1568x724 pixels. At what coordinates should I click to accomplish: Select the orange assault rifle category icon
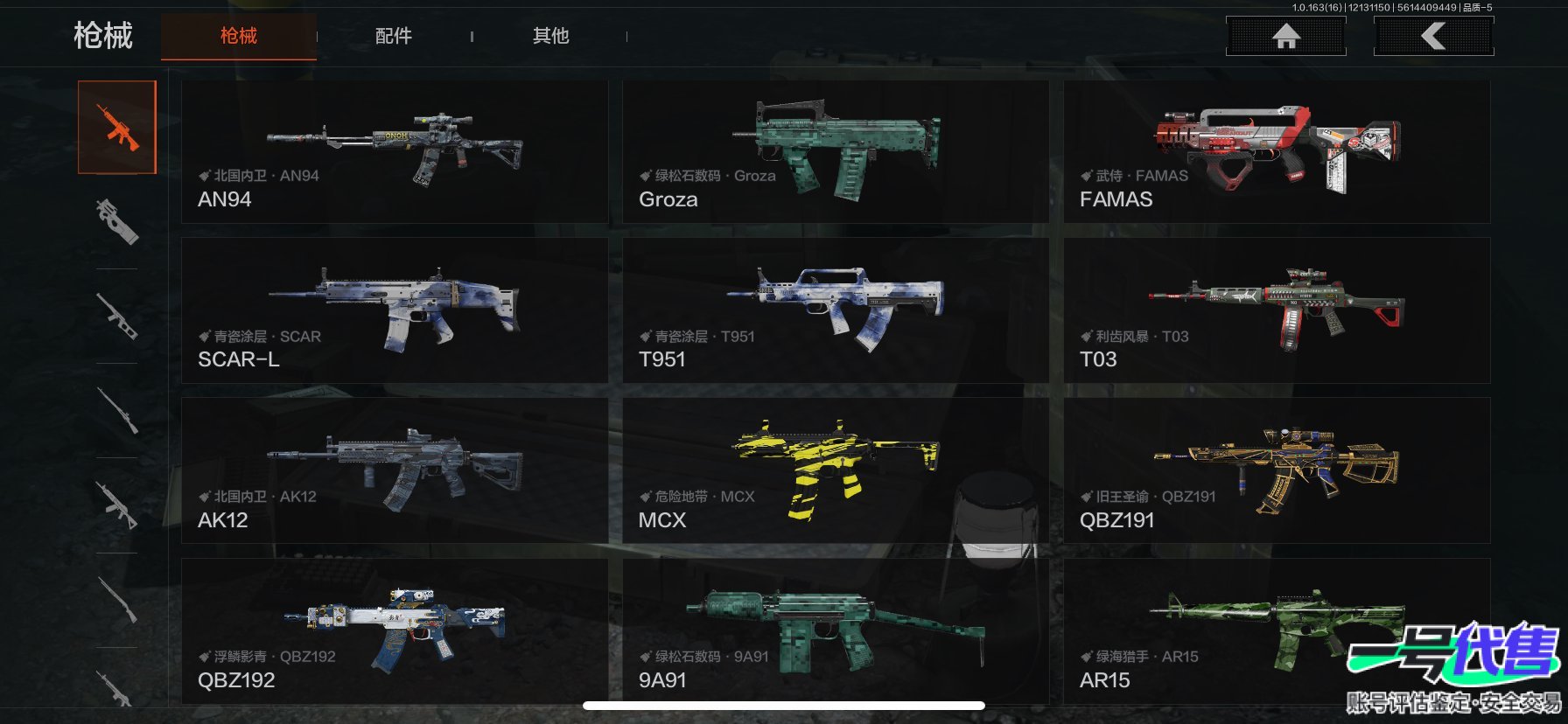pos(117,128)
